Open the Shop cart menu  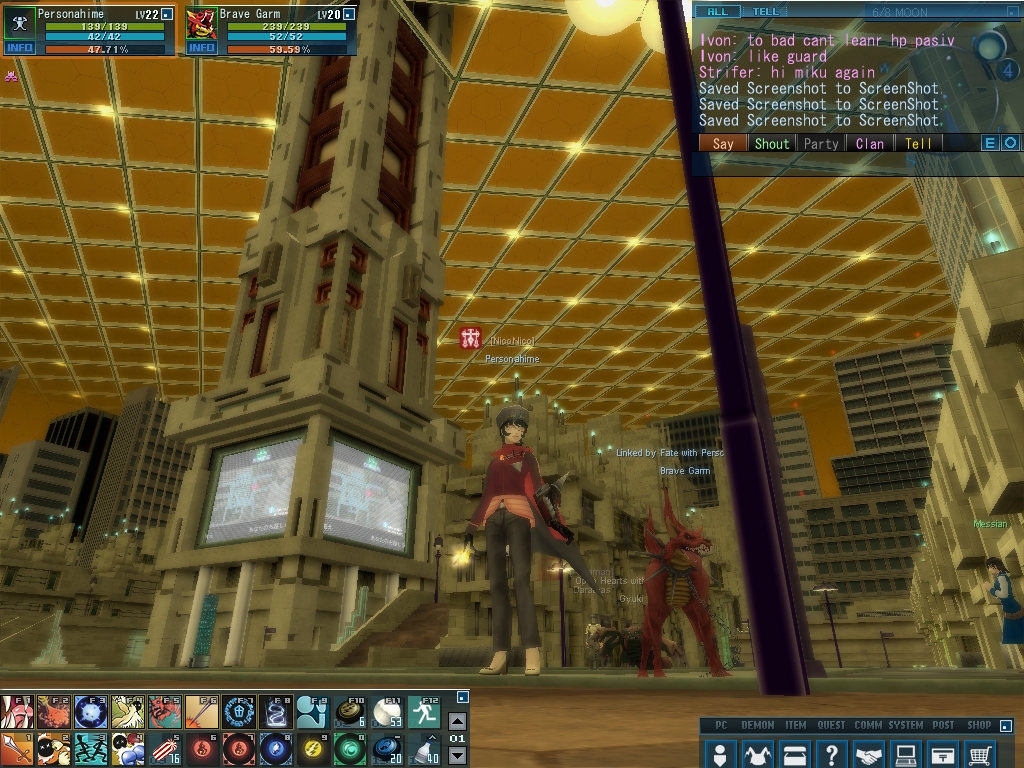tap(981, 753)
